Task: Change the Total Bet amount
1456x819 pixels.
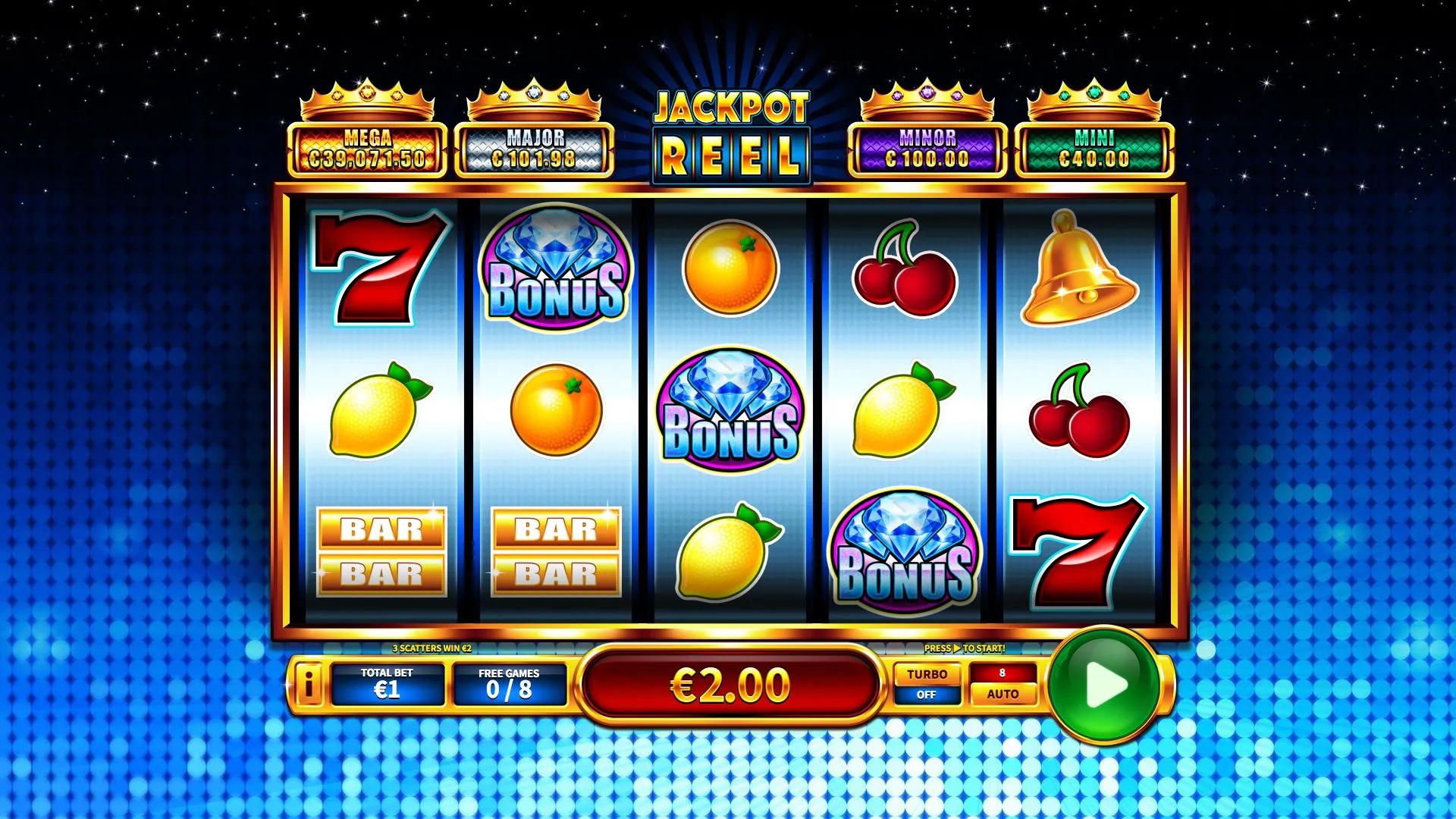Action: point(387,683)
